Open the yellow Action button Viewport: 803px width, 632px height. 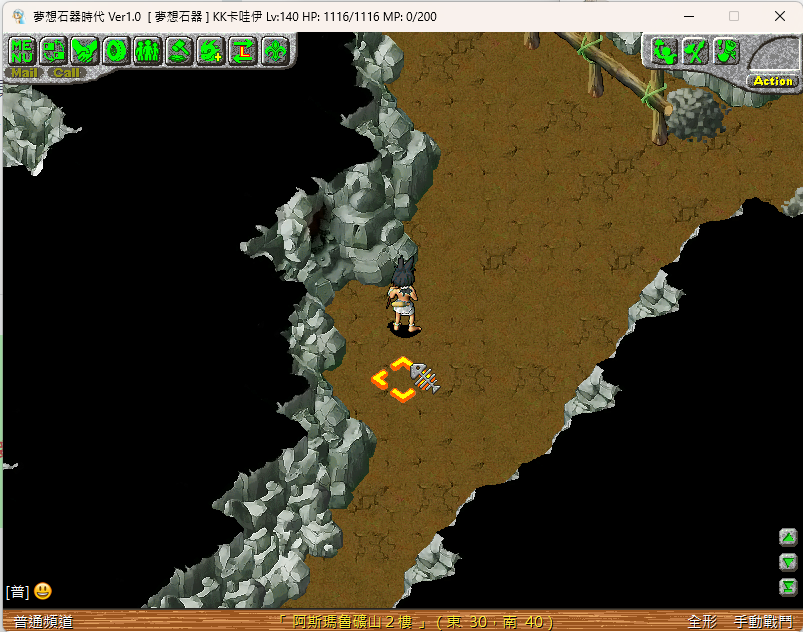(772, 81)
